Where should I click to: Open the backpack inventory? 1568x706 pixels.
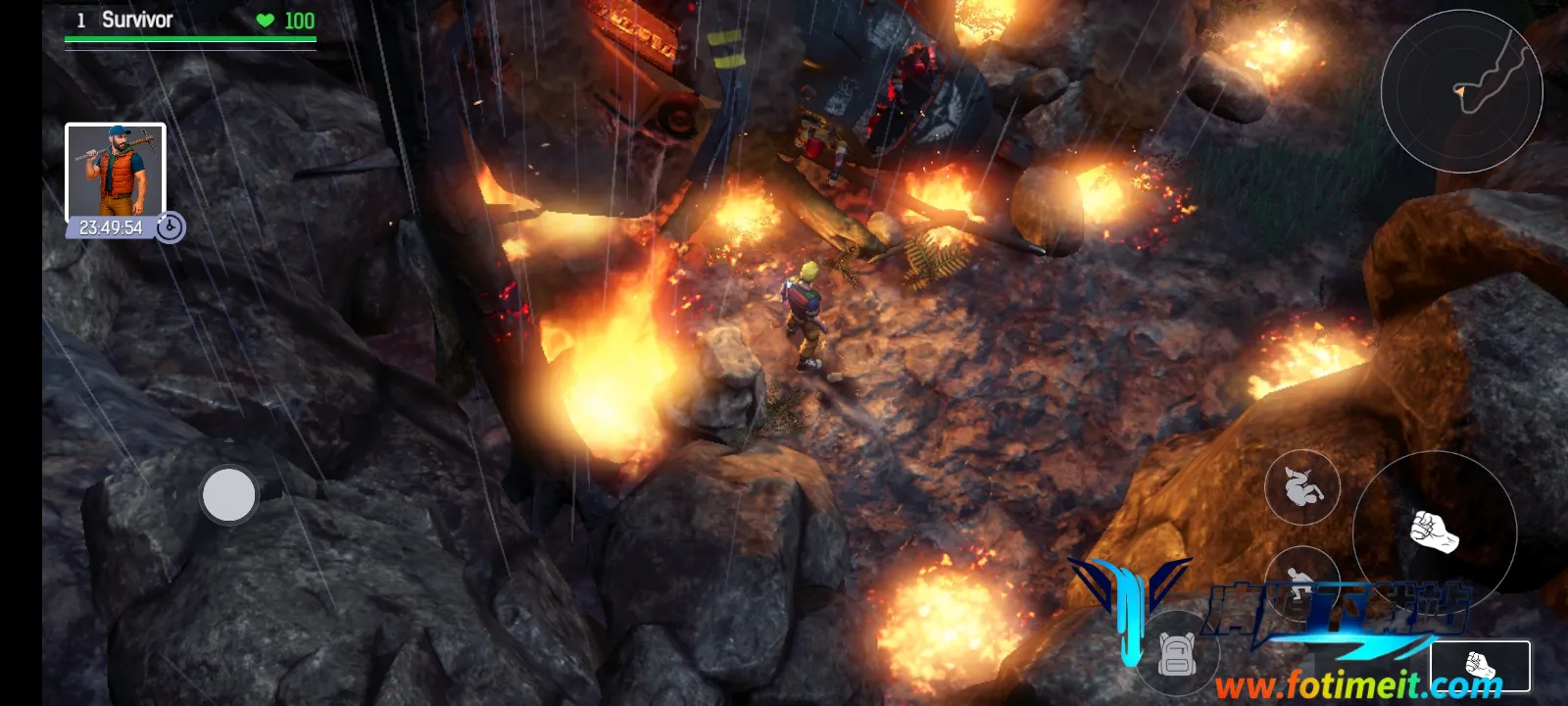1176,654
